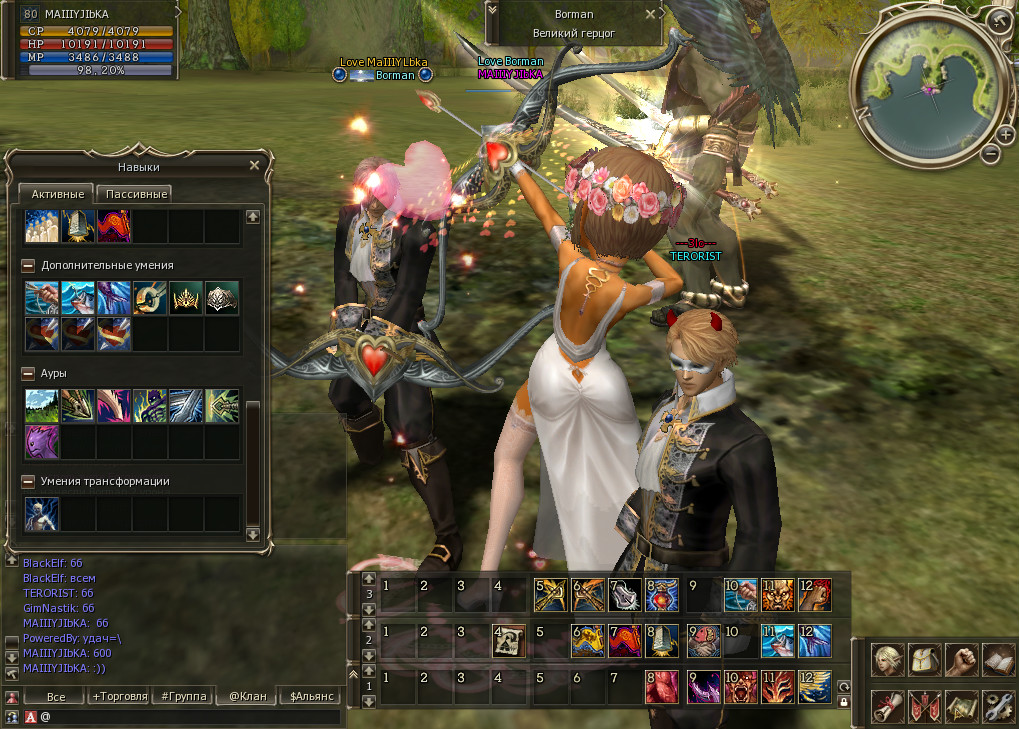
Task: Open the +Торговля chat tab
Action: [x=119, y=696]
